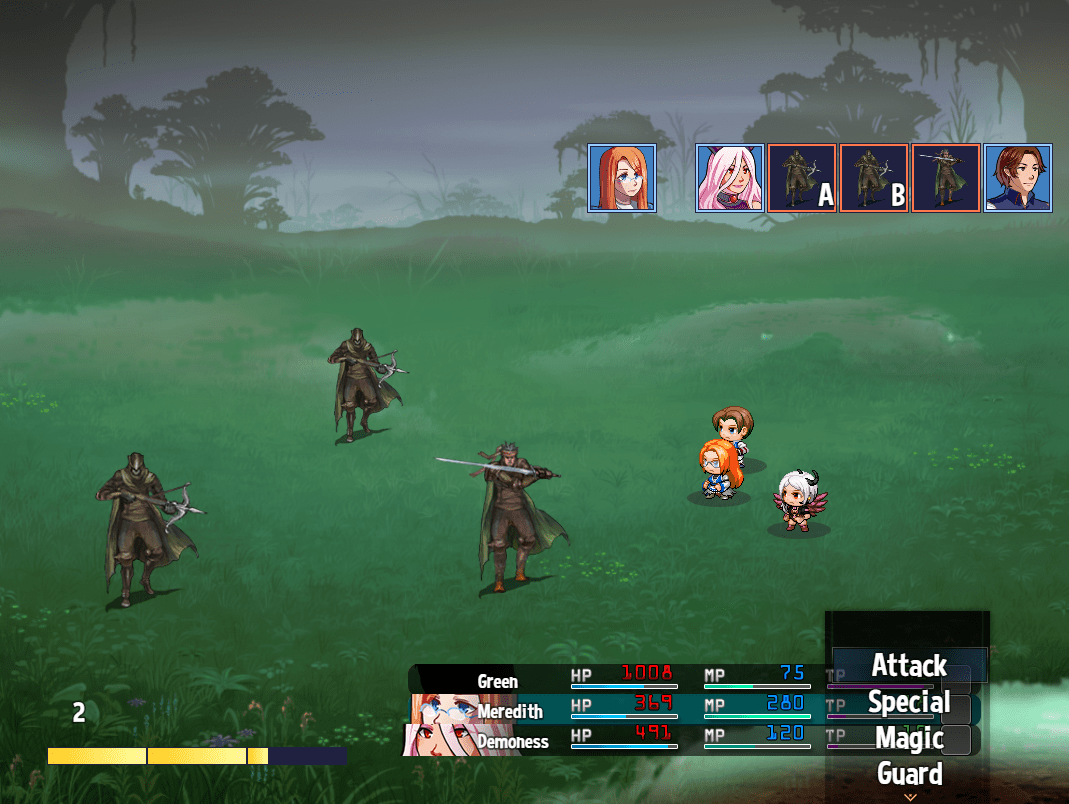Select enemy B's turn order portrait
The height and width of the screenshot is (804, 1069).
874,178
